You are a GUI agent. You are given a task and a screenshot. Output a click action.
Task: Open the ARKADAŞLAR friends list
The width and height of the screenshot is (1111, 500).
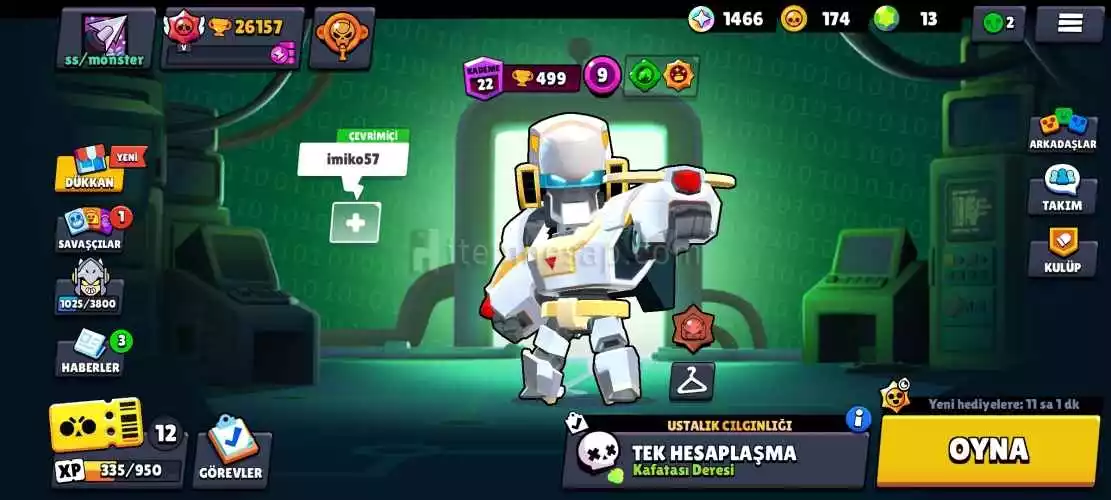click(1063, 130)
